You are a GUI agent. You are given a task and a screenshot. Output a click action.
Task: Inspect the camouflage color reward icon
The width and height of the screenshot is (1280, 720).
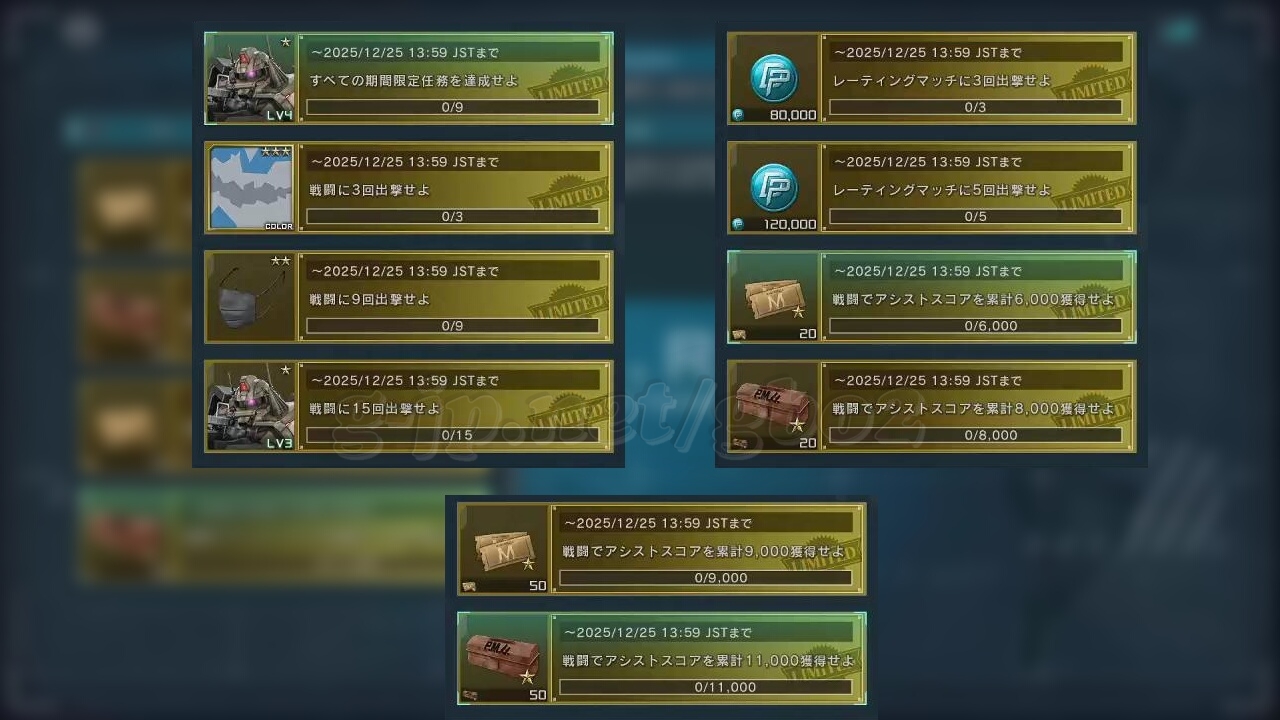pos(251,188)
